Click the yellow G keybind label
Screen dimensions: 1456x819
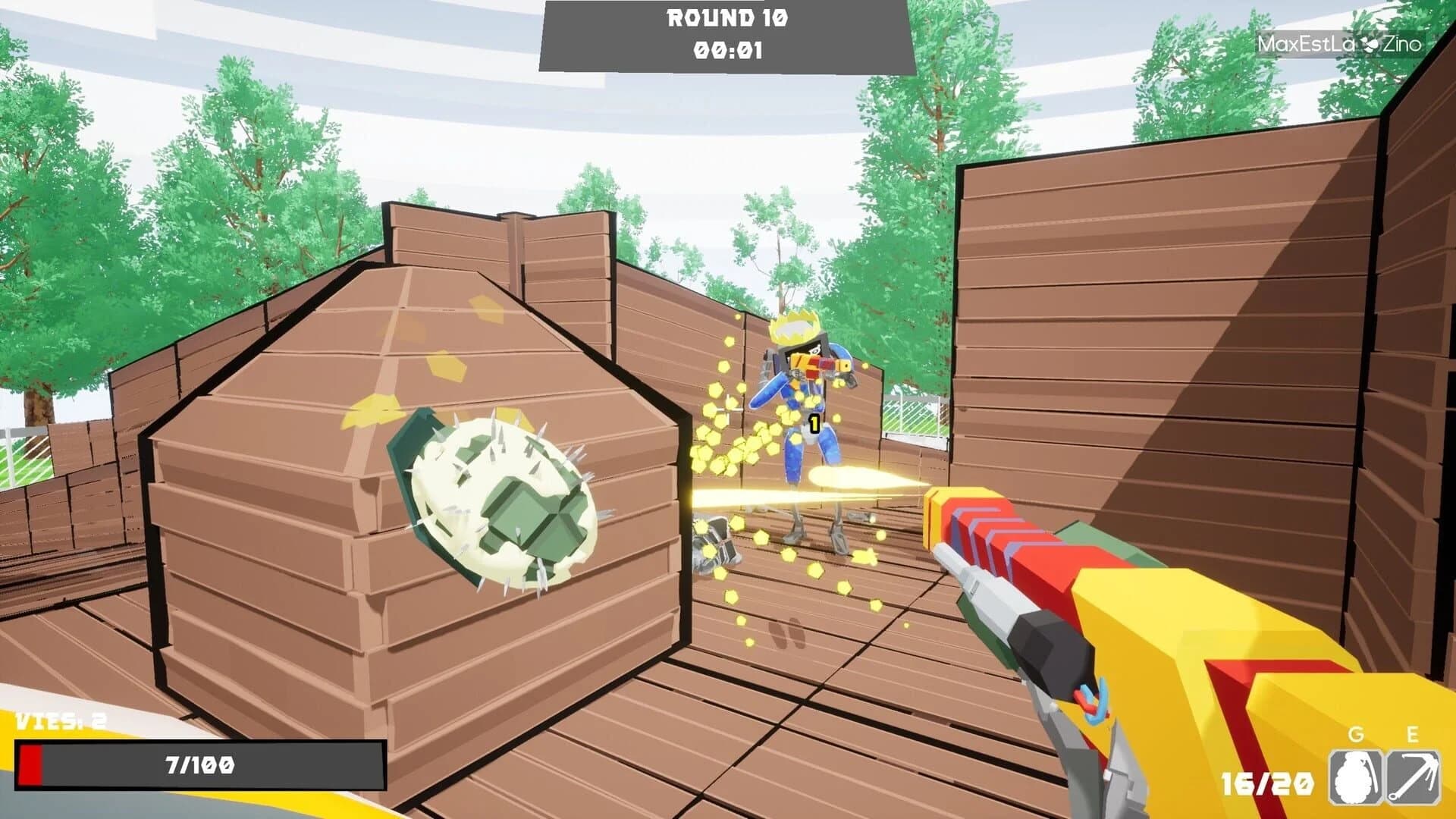1354,735
